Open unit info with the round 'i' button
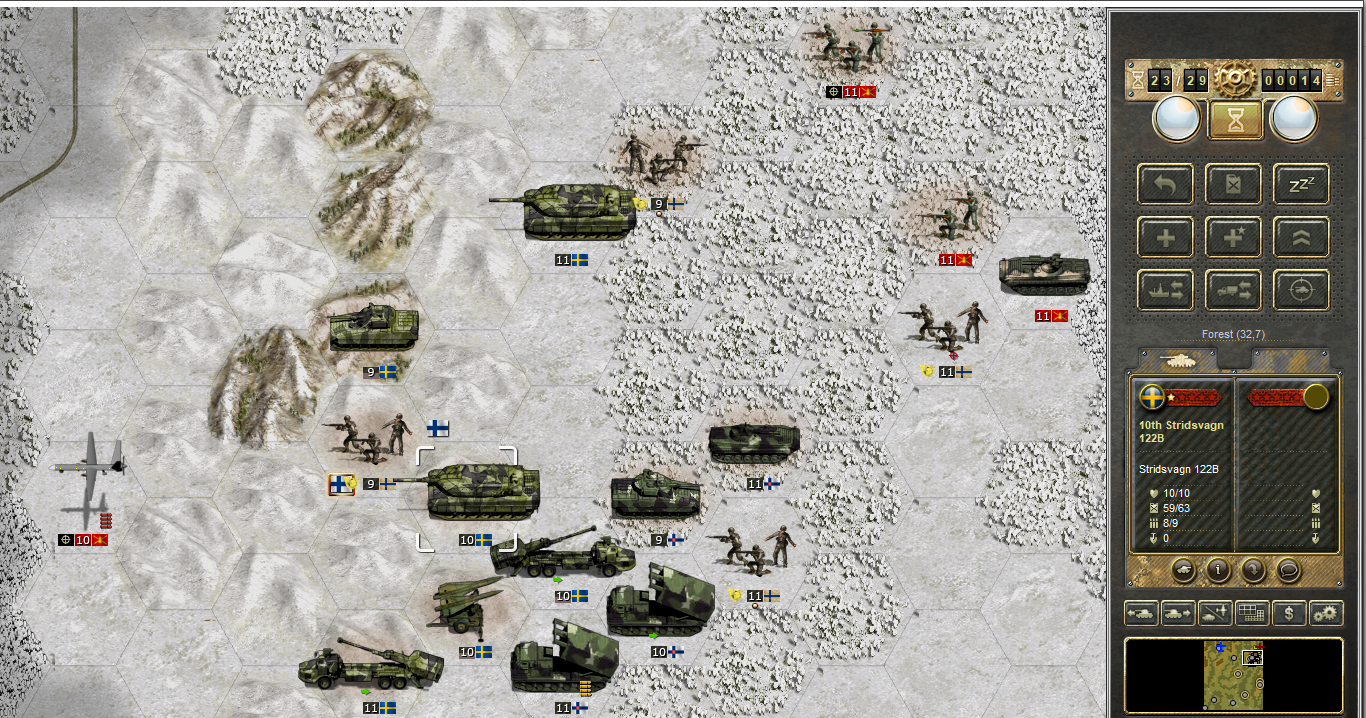The height and width of the screenshot is (718, 1366). [x=1218, y=569]
